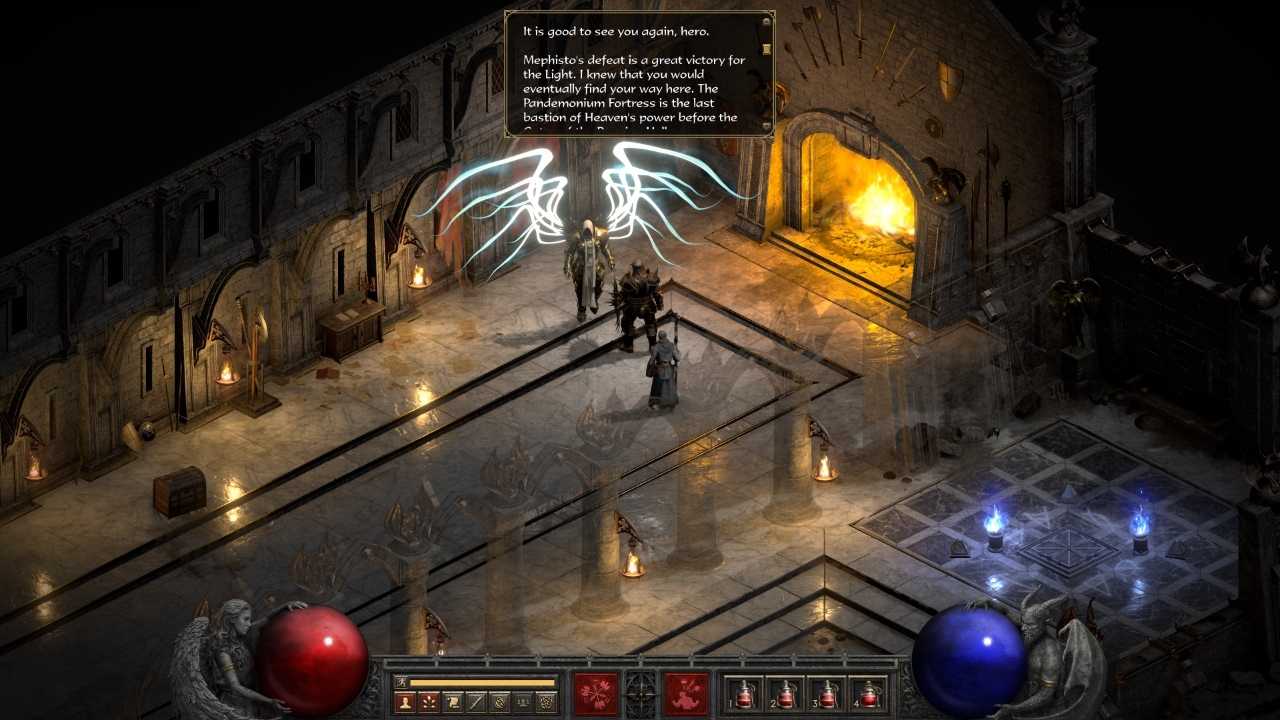Open the skill tree icon
1280x720 pixels.
coord(431,700)
